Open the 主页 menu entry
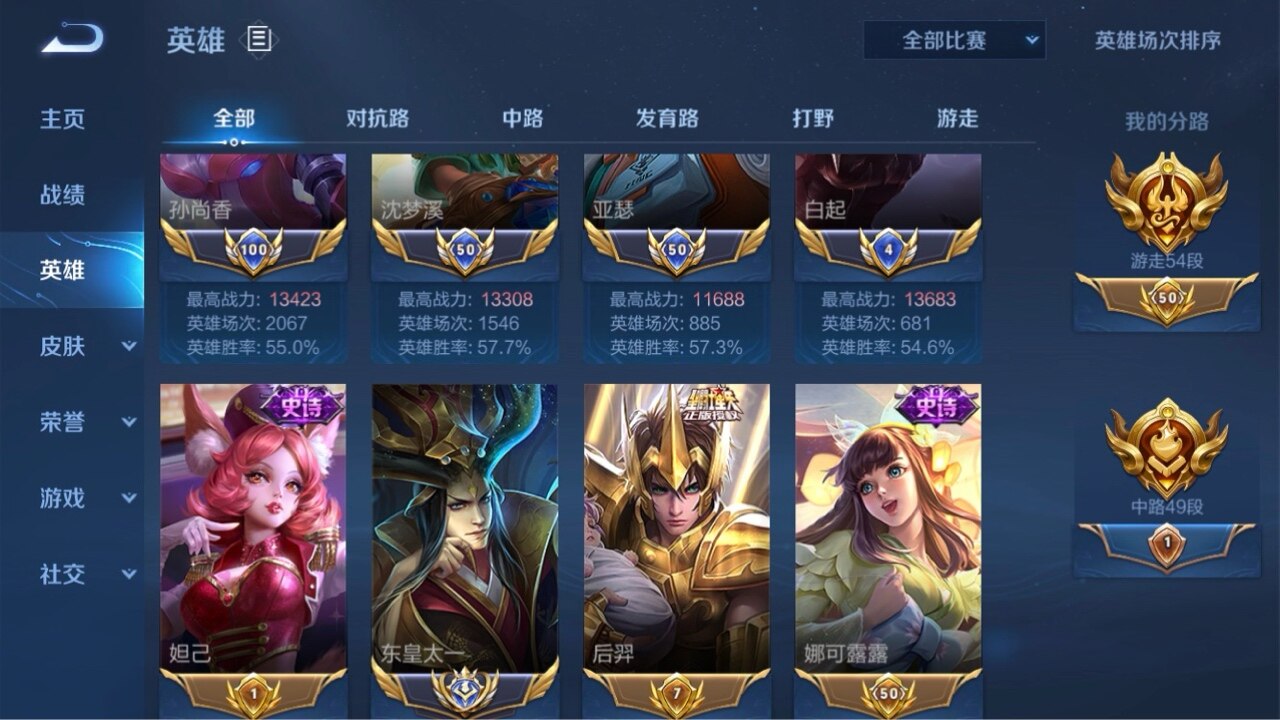 click(x=62, y=119)
